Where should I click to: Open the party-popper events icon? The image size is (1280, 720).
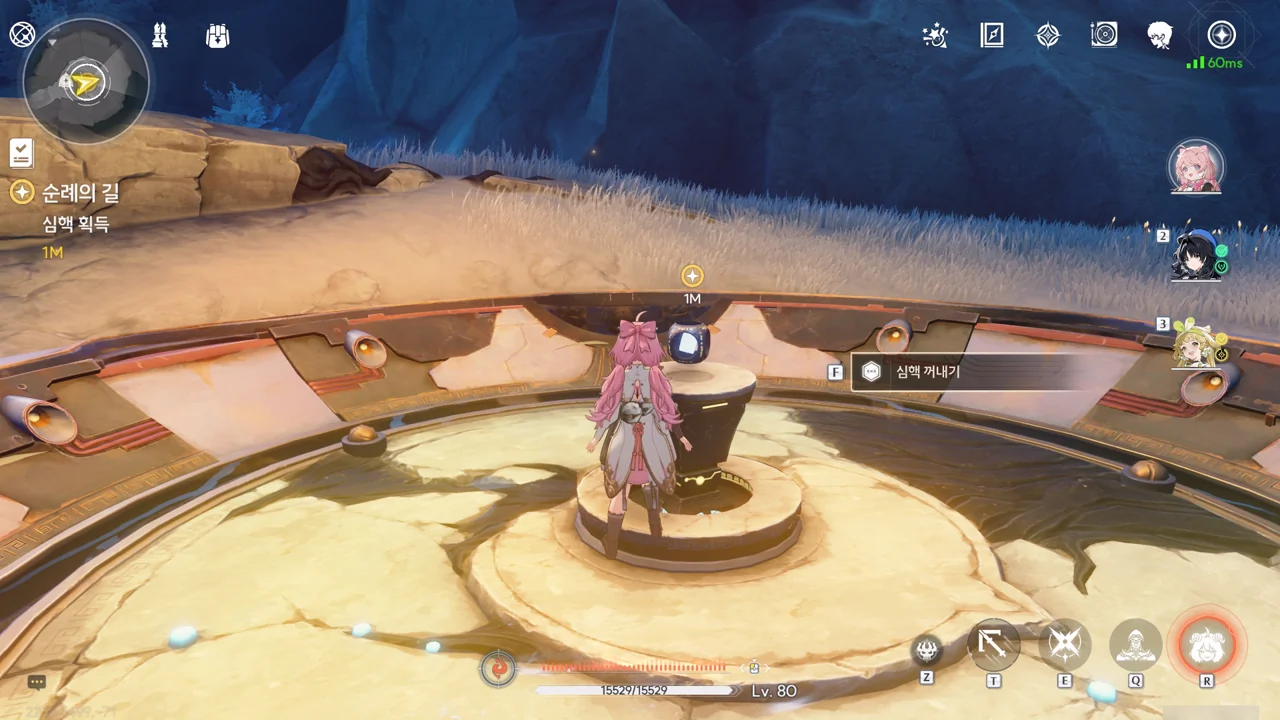pos(935,36)
